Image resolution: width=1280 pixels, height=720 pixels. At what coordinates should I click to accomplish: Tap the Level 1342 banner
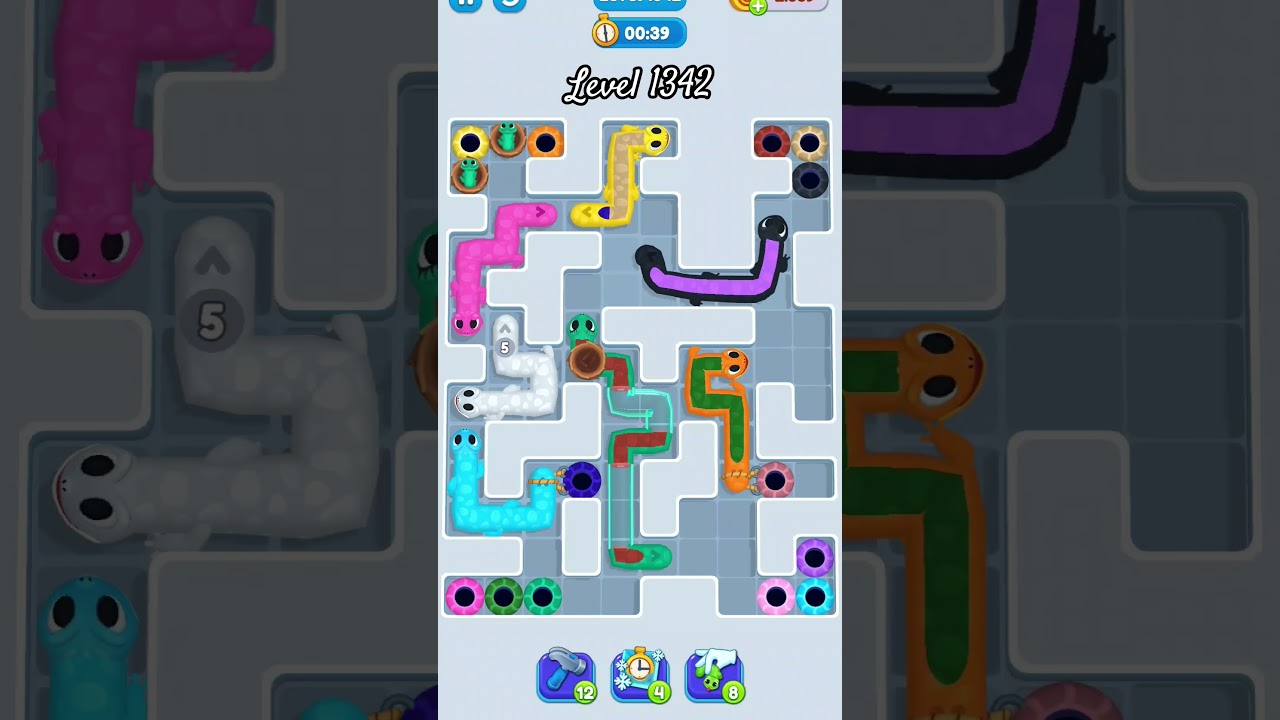coord(640,85)
